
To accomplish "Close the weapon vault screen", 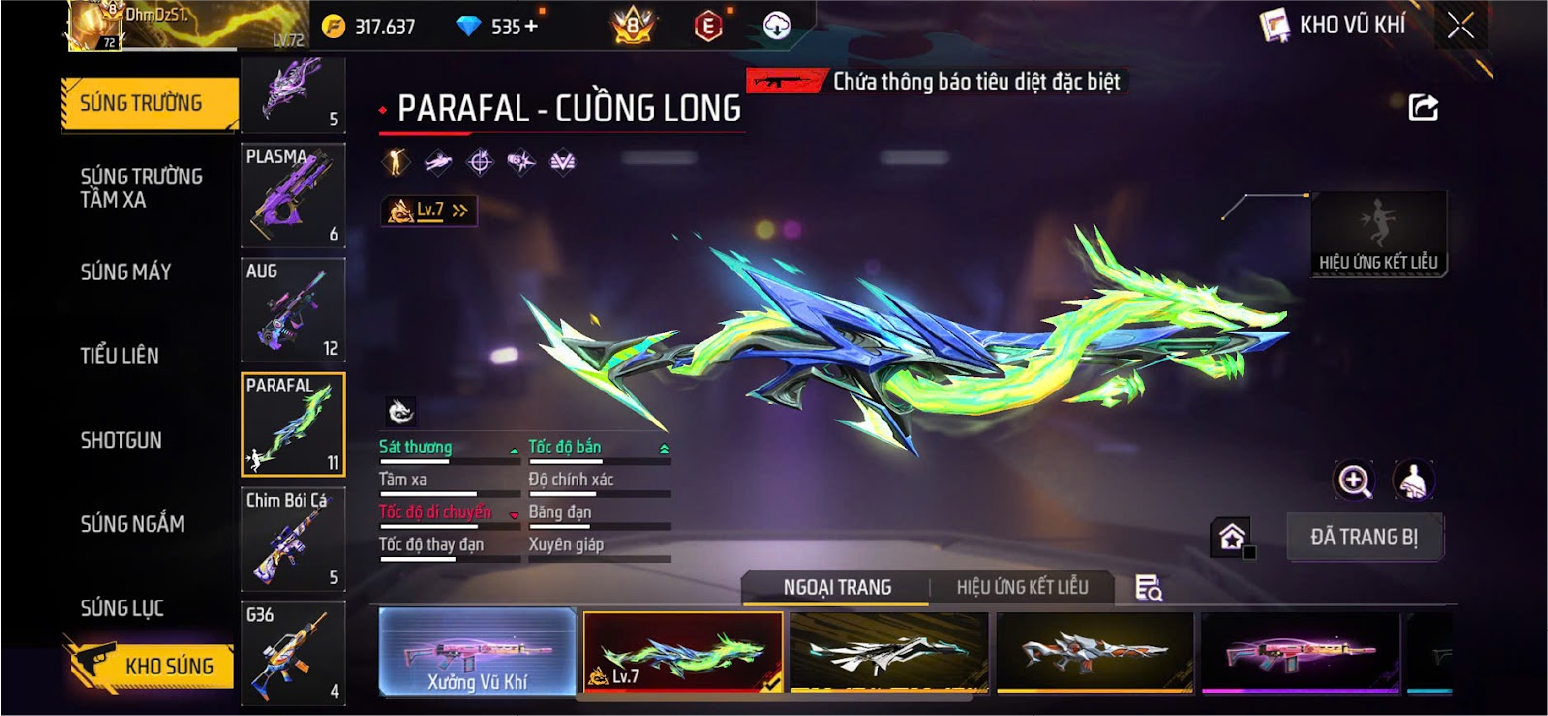I will [1460, 27].
